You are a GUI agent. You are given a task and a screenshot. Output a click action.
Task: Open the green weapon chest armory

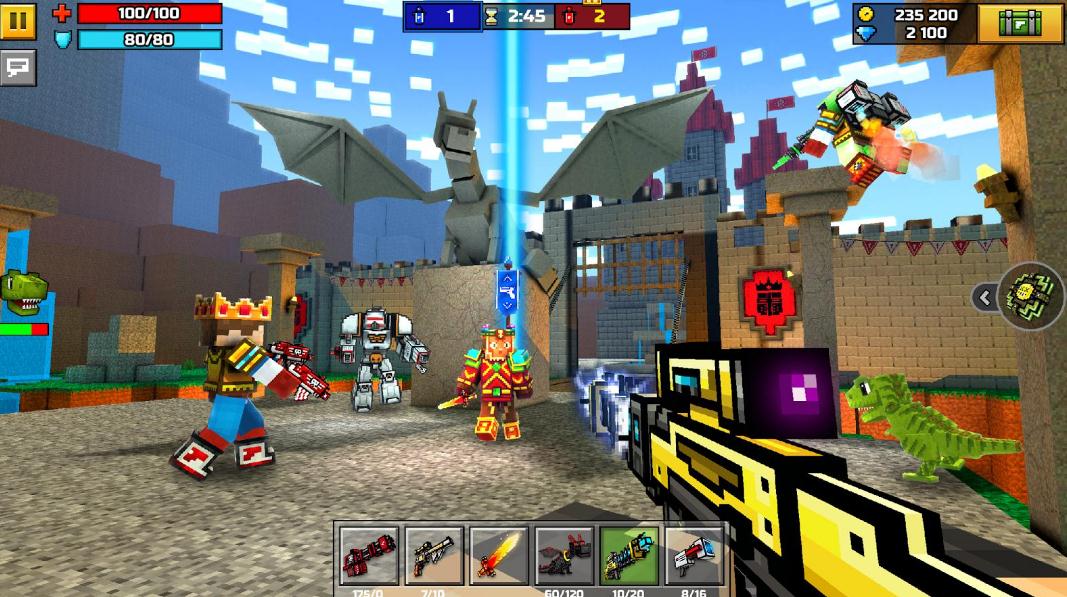[1019, 23]
